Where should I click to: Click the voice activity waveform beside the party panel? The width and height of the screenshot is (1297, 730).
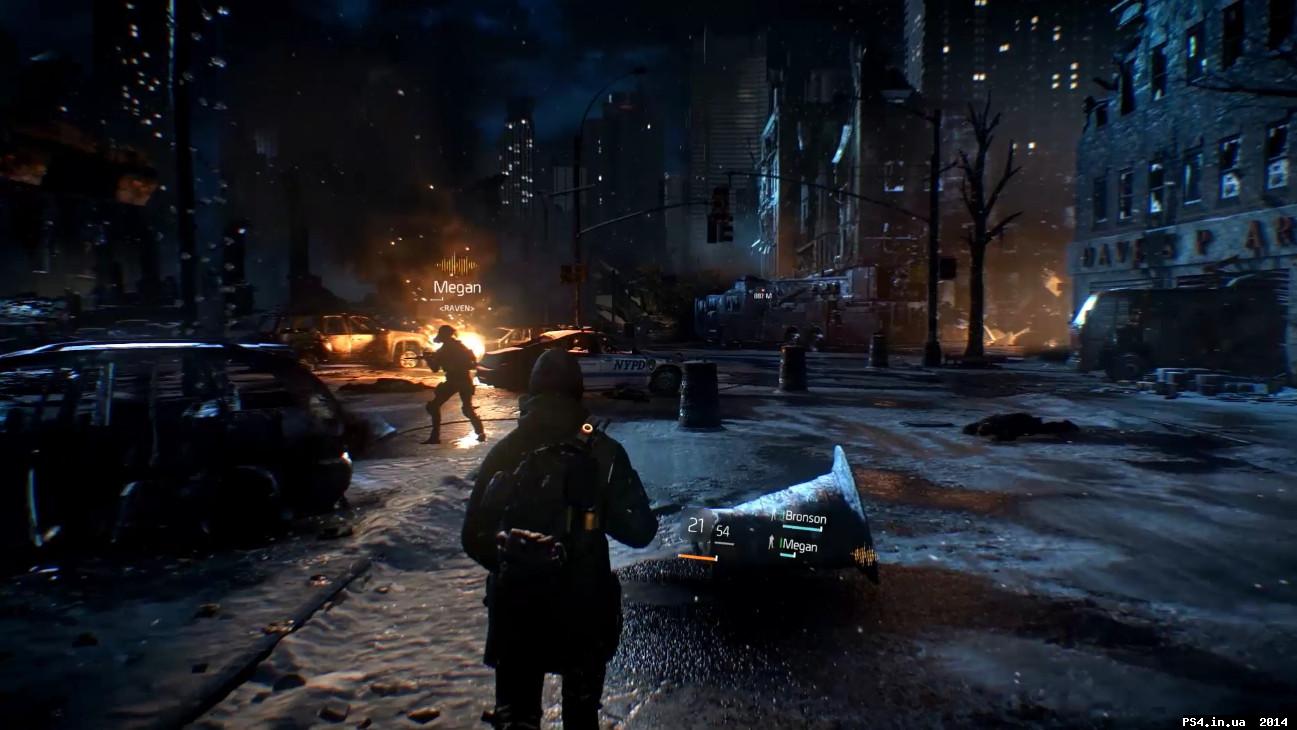click(x=864, y=555)
